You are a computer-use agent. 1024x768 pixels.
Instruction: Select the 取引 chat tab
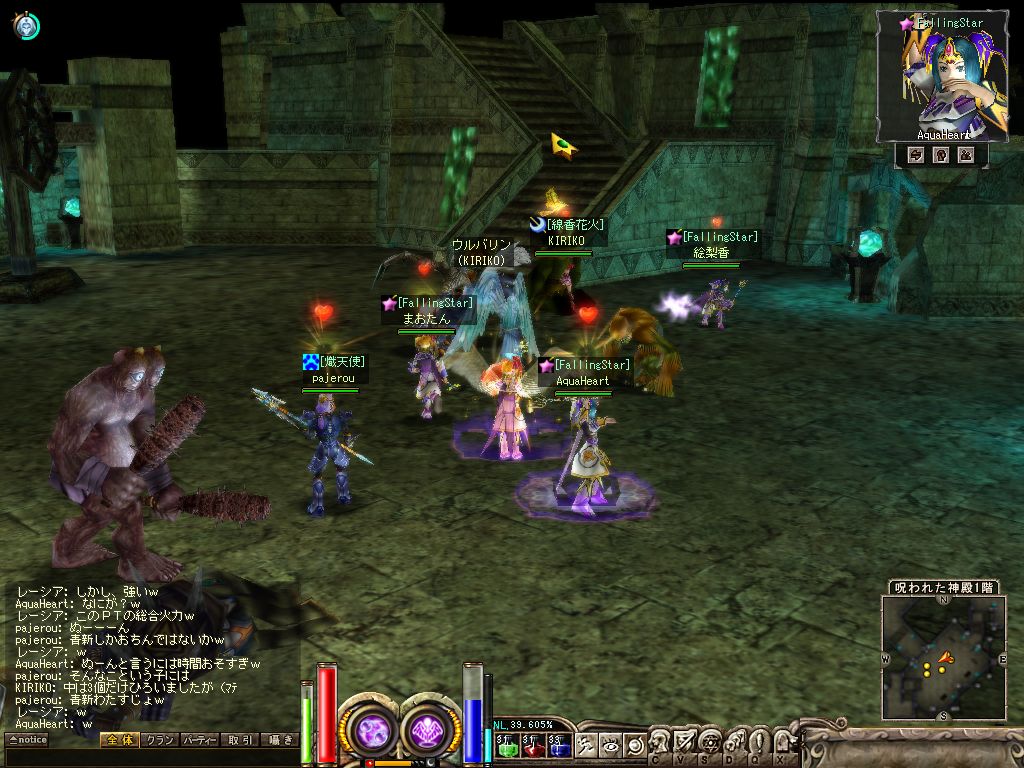click(240, 740)
